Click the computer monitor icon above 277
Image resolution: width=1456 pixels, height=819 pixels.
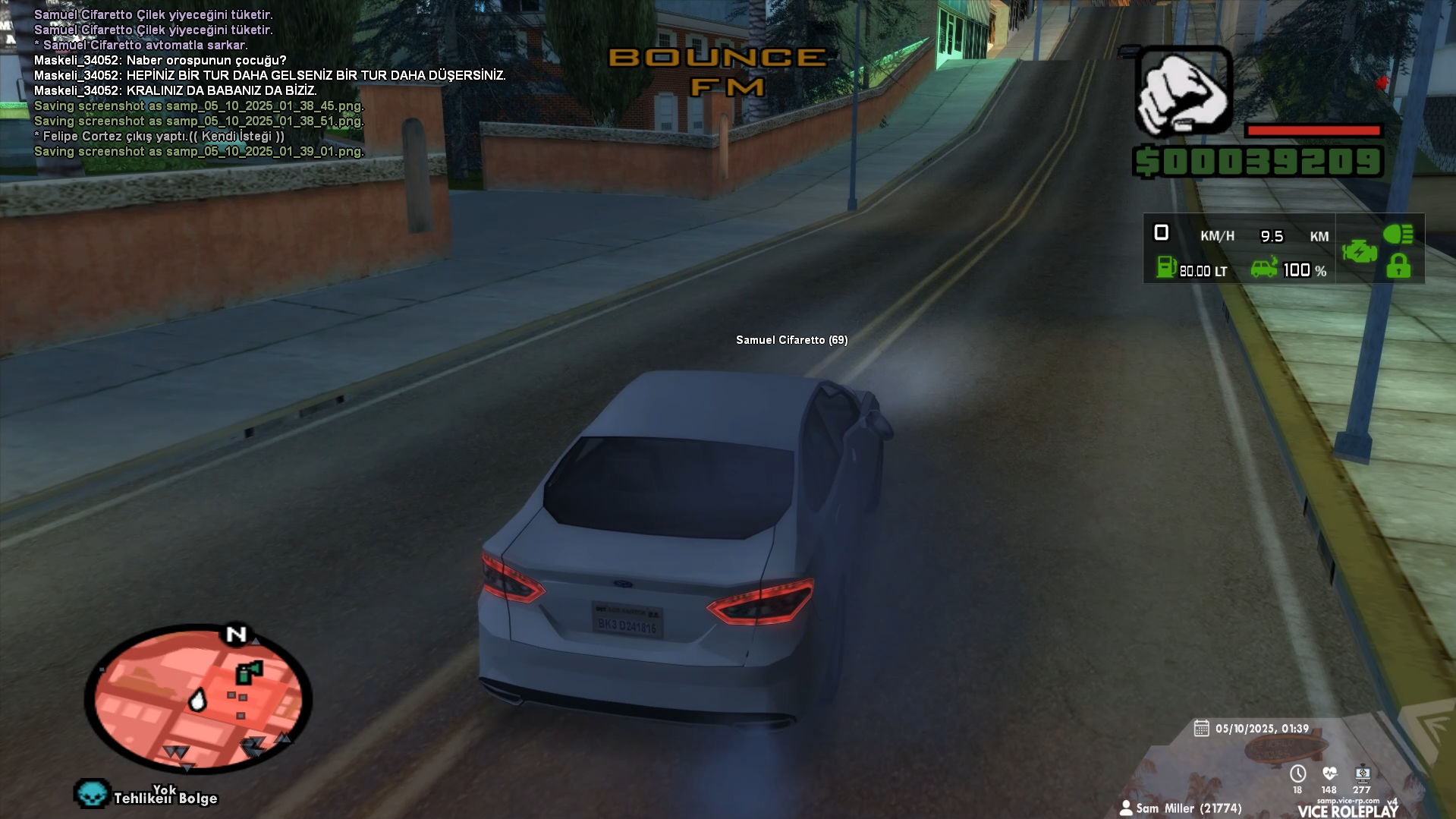click(1363, 773)
